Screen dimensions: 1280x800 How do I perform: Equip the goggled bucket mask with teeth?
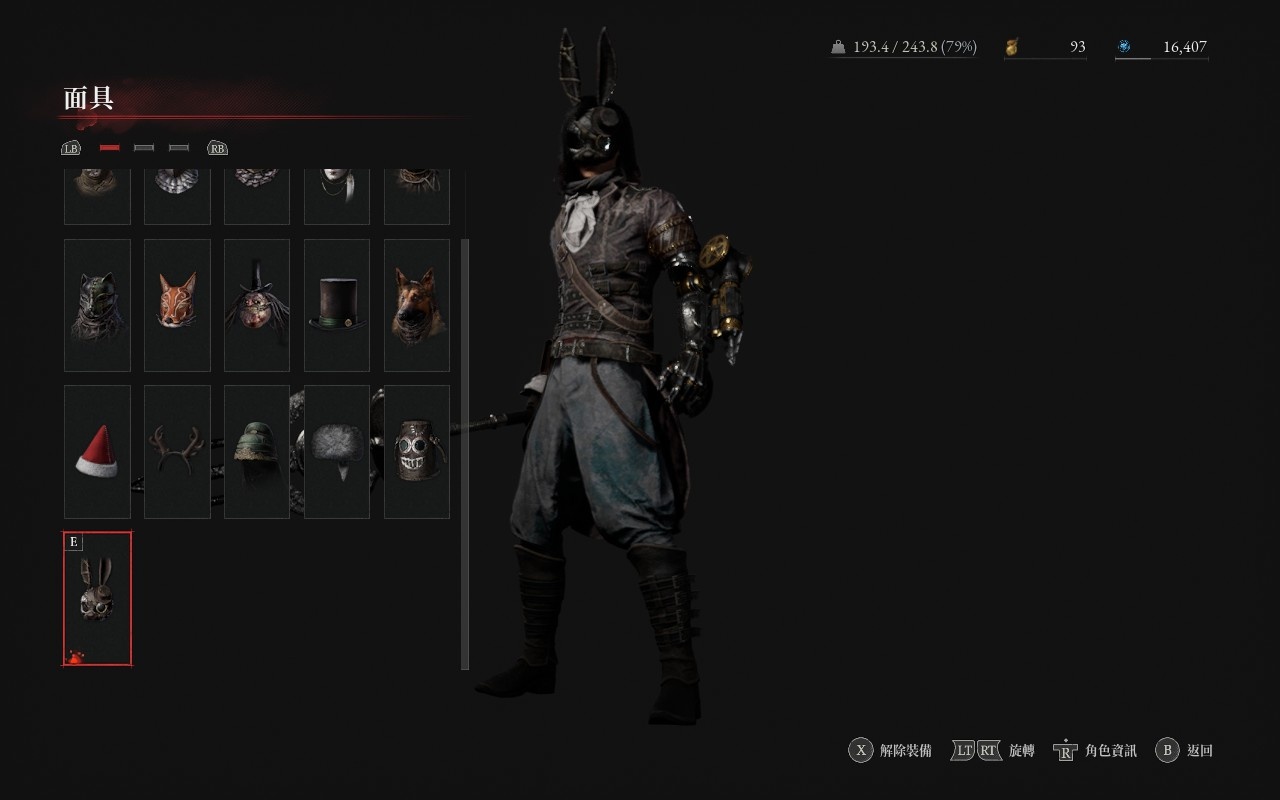point(417,452)
